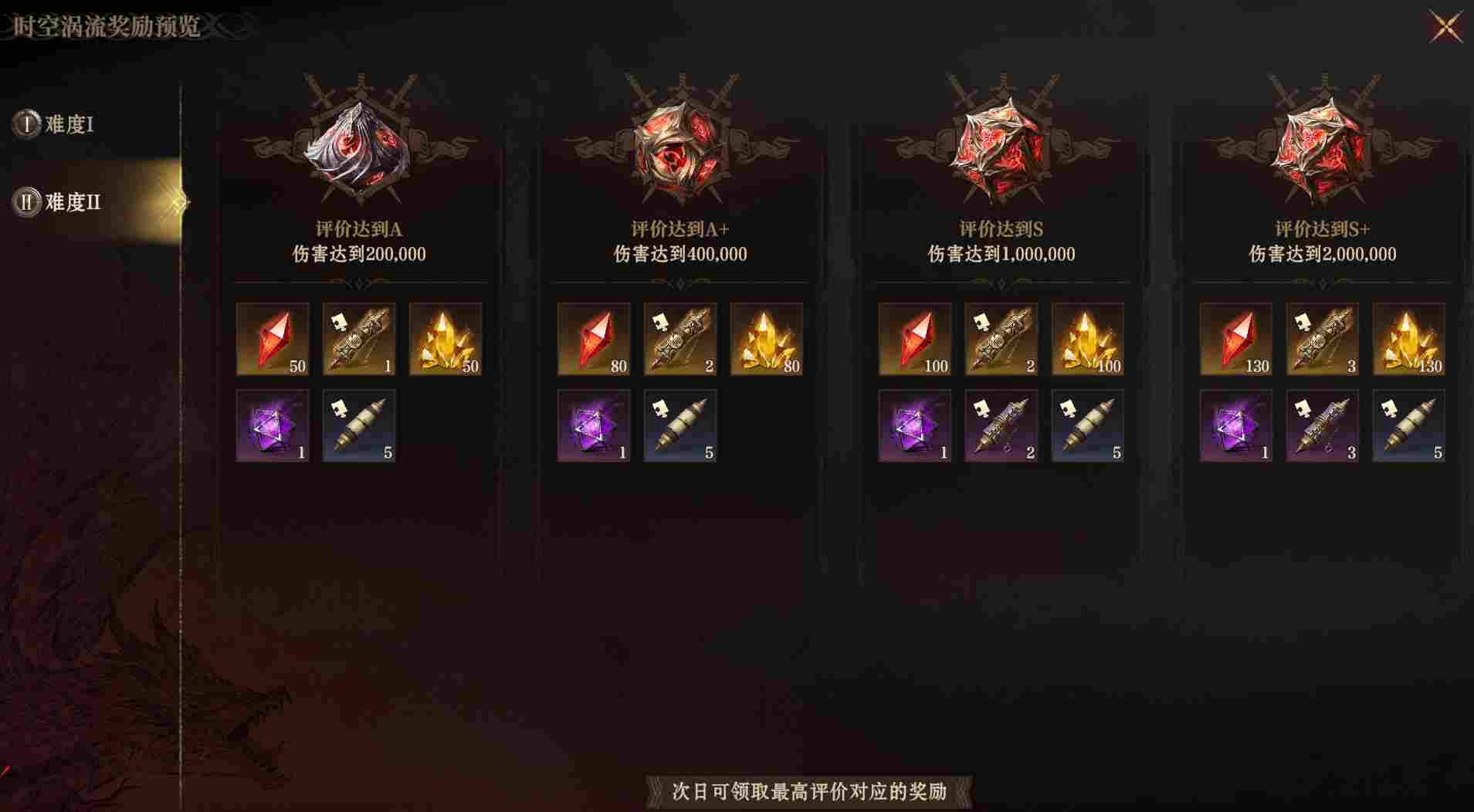Click the red crystal x130 reward under rank S+

point(1236,340)
